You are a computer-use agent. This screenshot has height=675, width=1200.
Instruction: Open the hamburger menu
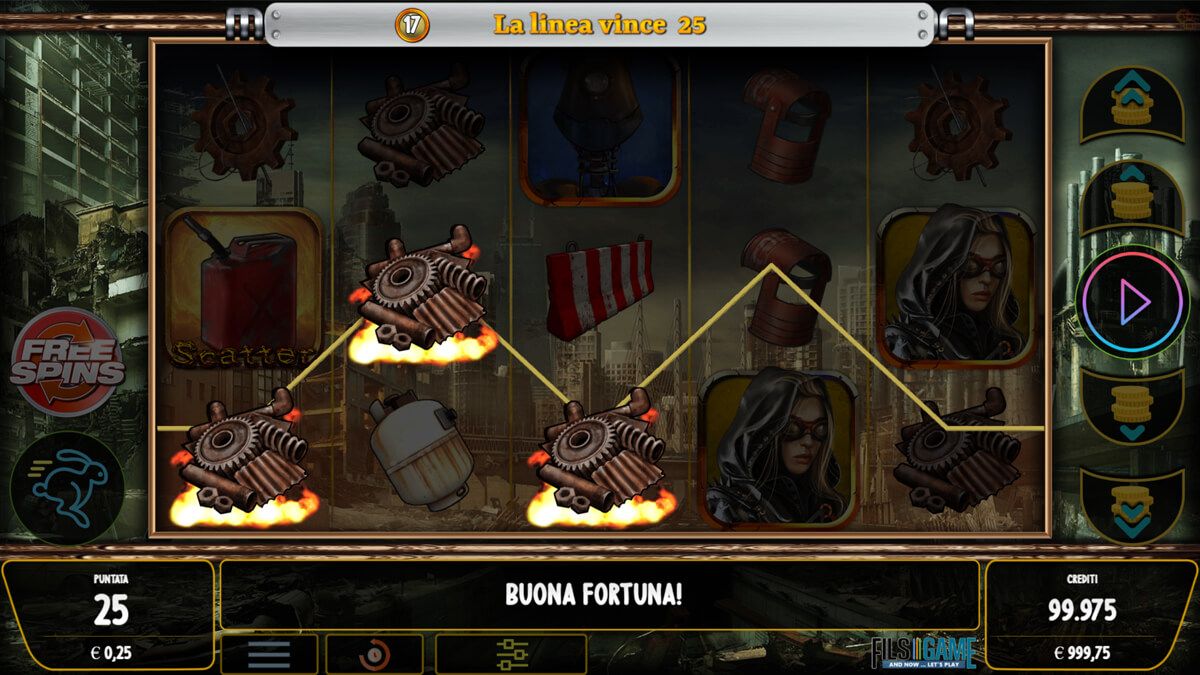(x=269, y=654)
